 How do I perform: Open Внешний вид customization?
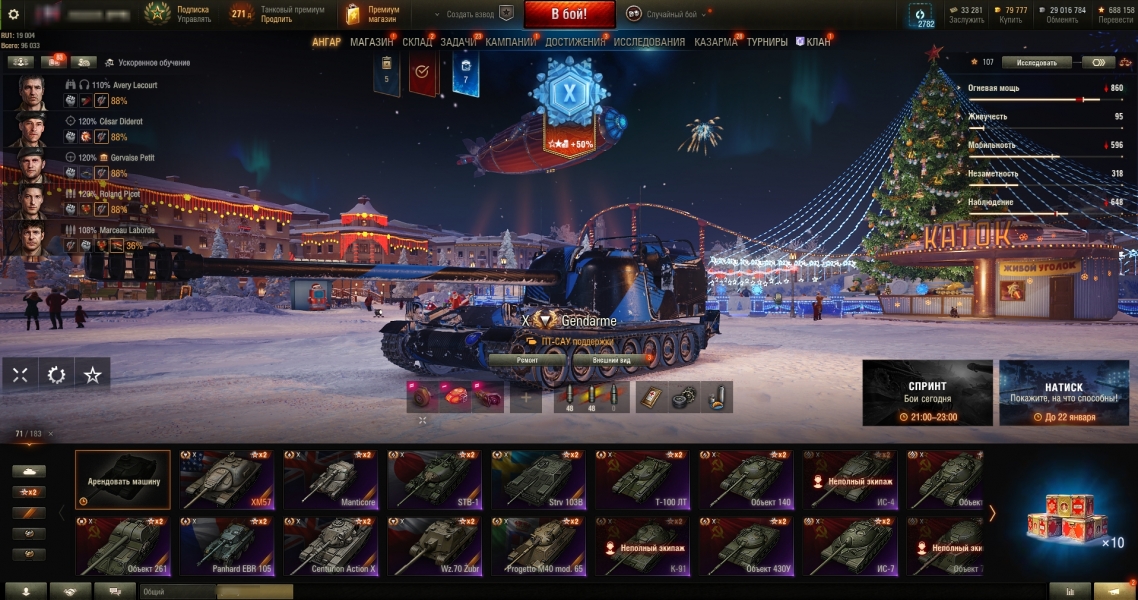611,359
